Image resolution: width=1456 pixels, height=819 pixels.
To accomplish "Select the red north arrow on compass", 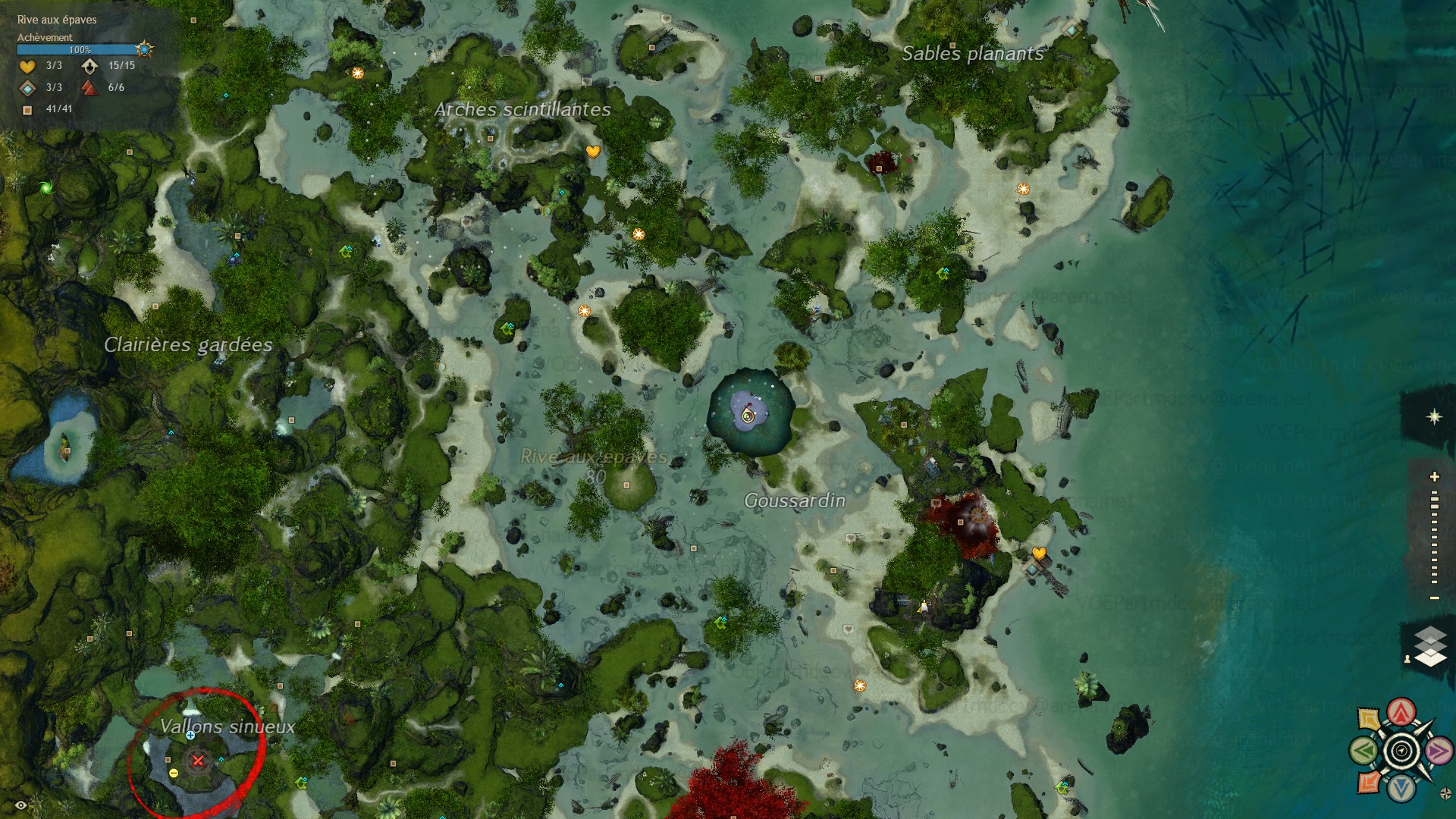I will (x=1401, y=712).
